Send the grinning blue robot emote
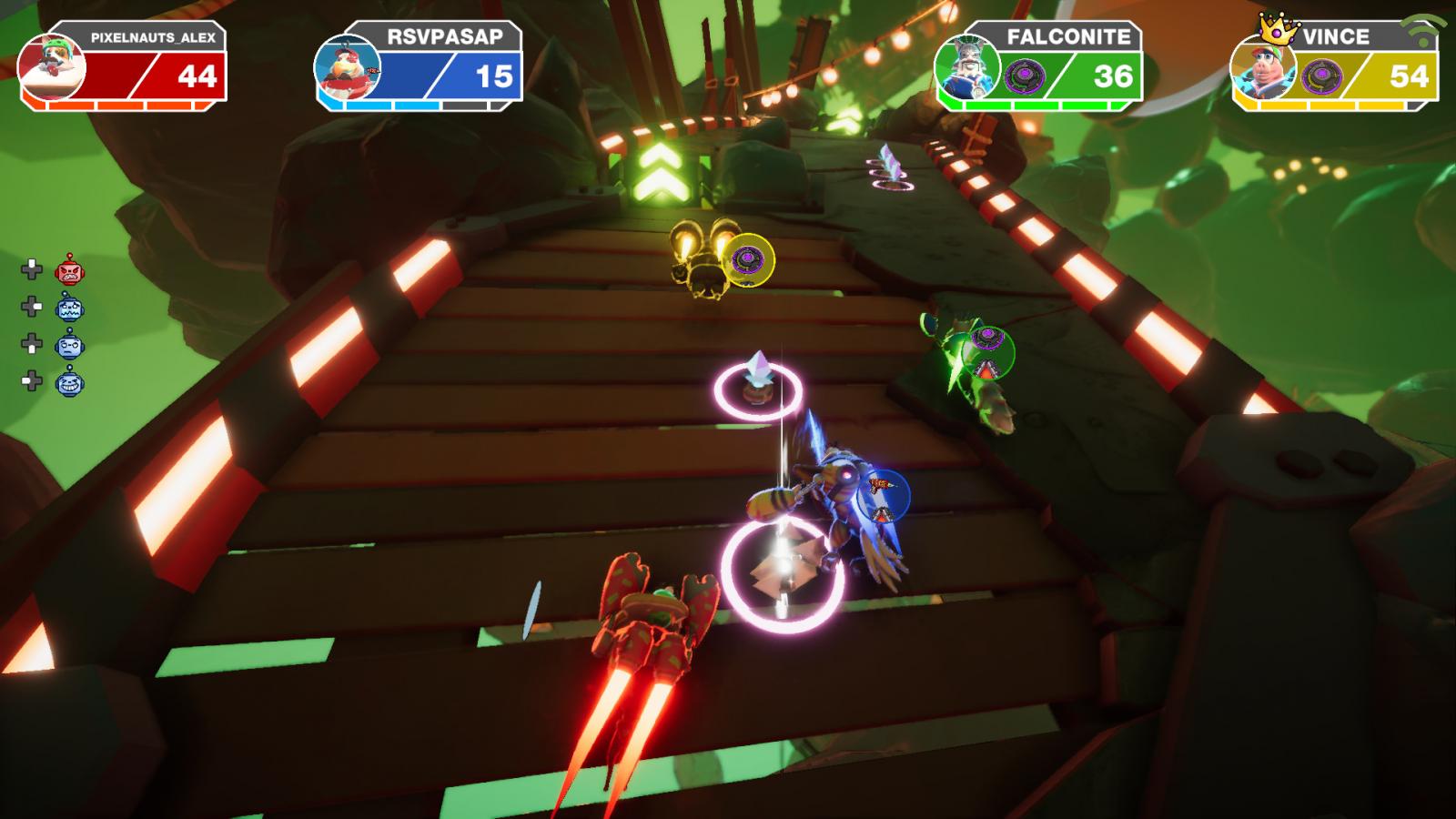This screenshot has height=819, width=1456. [x=69, y=382]
